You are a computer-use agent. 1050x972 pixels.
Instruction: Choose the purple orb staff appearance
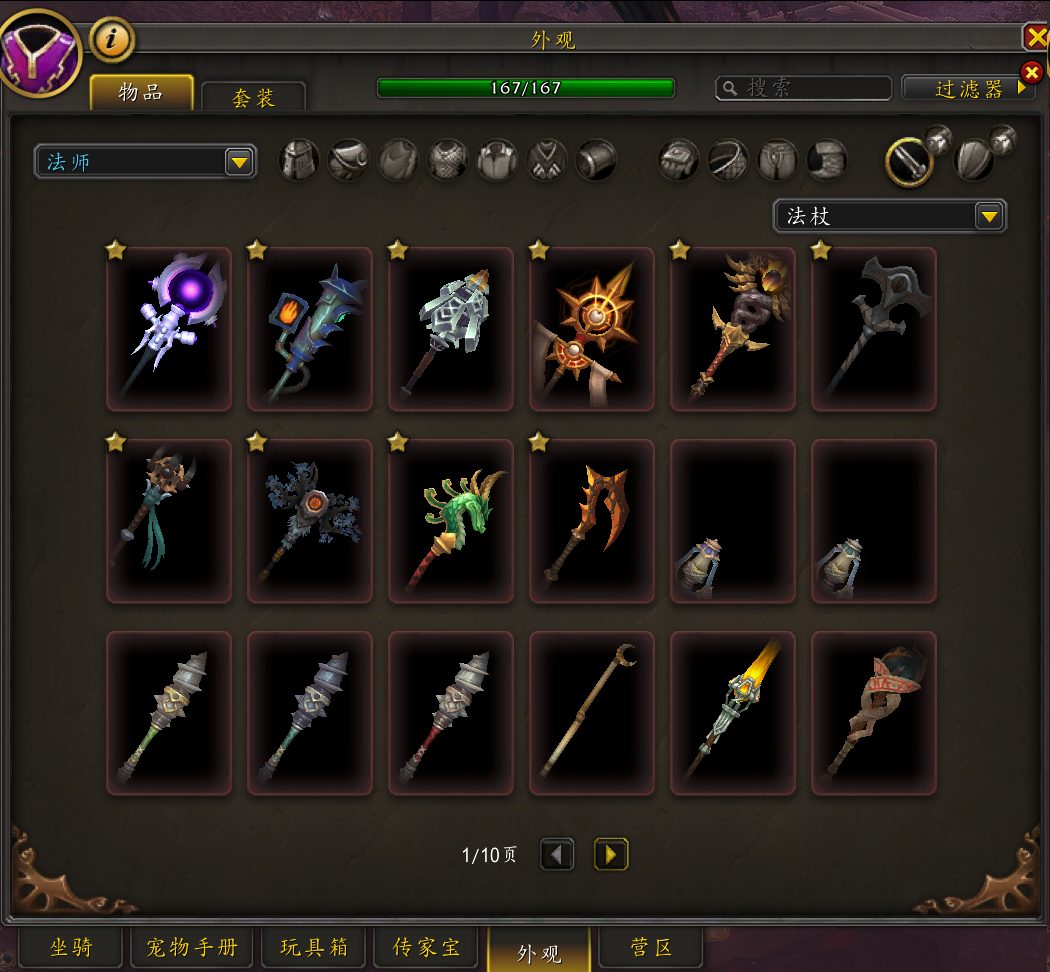pos(169,329)
